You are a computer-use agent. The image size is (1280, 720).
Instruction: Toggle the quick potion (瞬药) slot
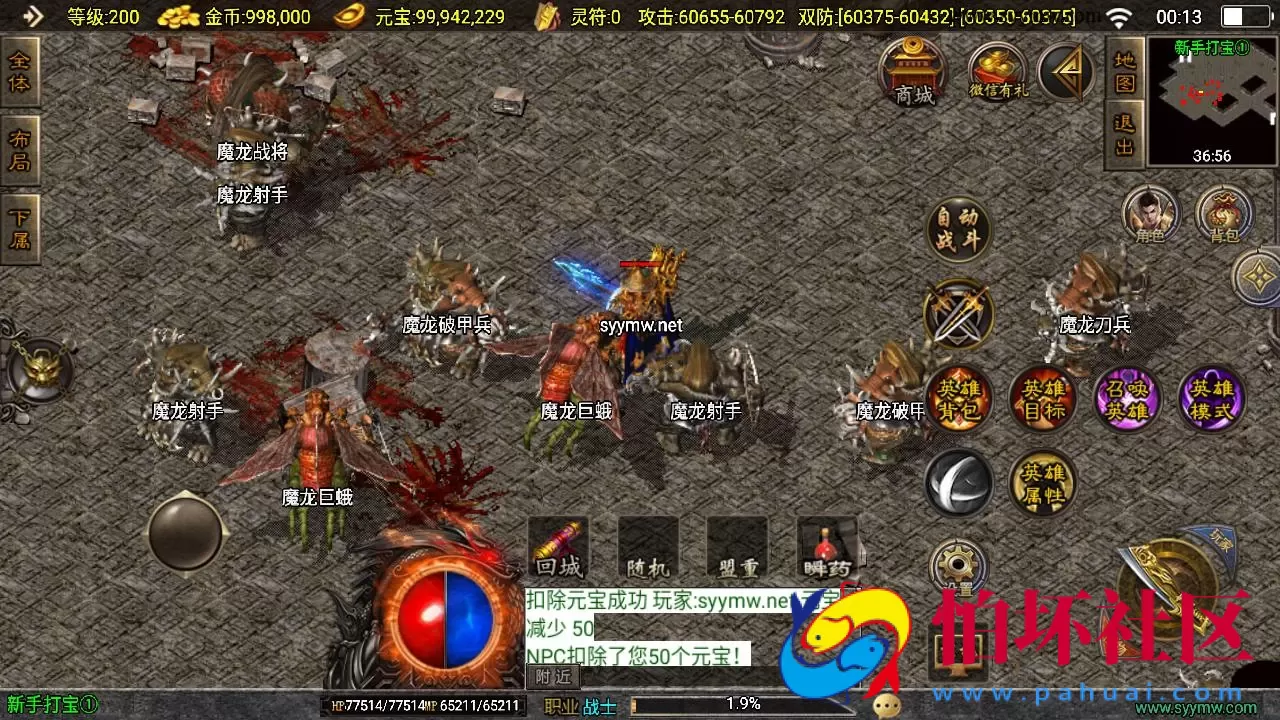827,548
